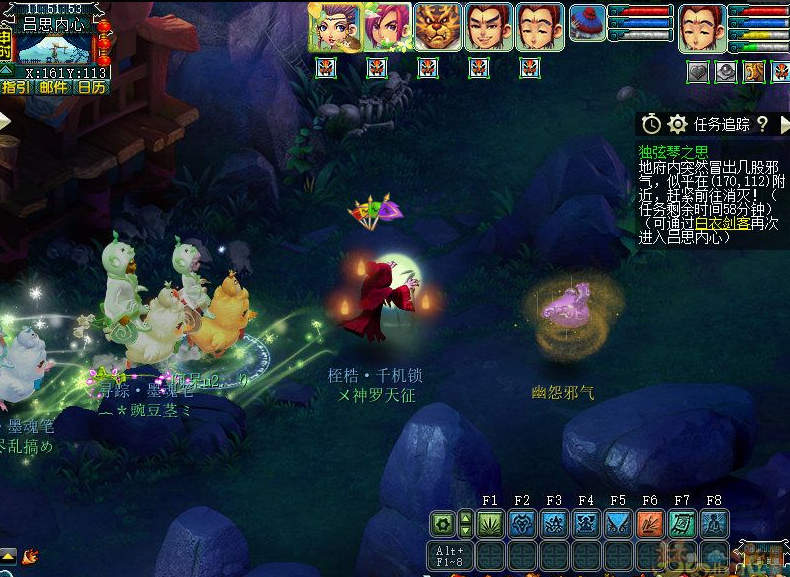Open the quest tracker help question mark
The width and height of the screenshot is (790, 577).
tap(762, 124)
